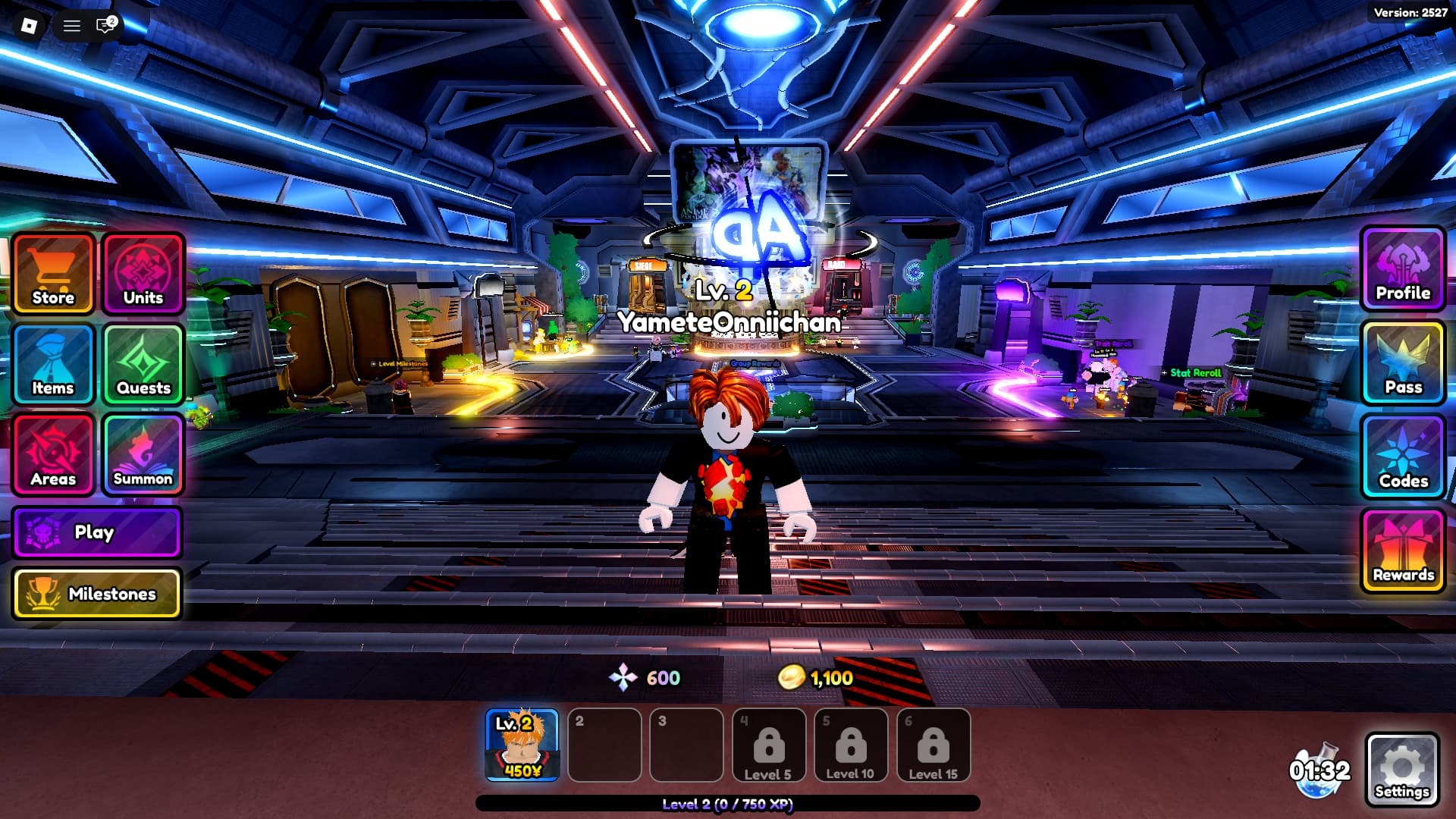
Task: Show the Quests panel
Action: coord(143,364)
